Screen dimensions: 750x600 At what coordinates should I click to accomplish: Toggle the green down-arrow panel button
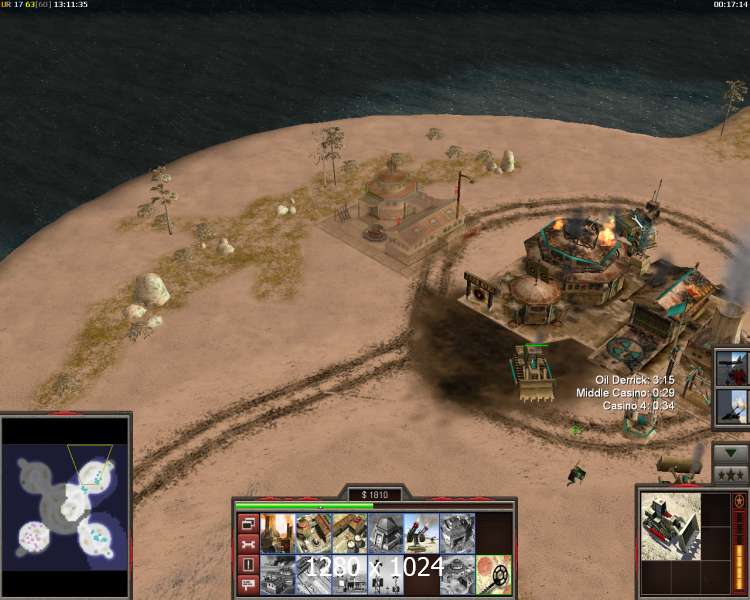pyautogui.click(x=730, y=452)
